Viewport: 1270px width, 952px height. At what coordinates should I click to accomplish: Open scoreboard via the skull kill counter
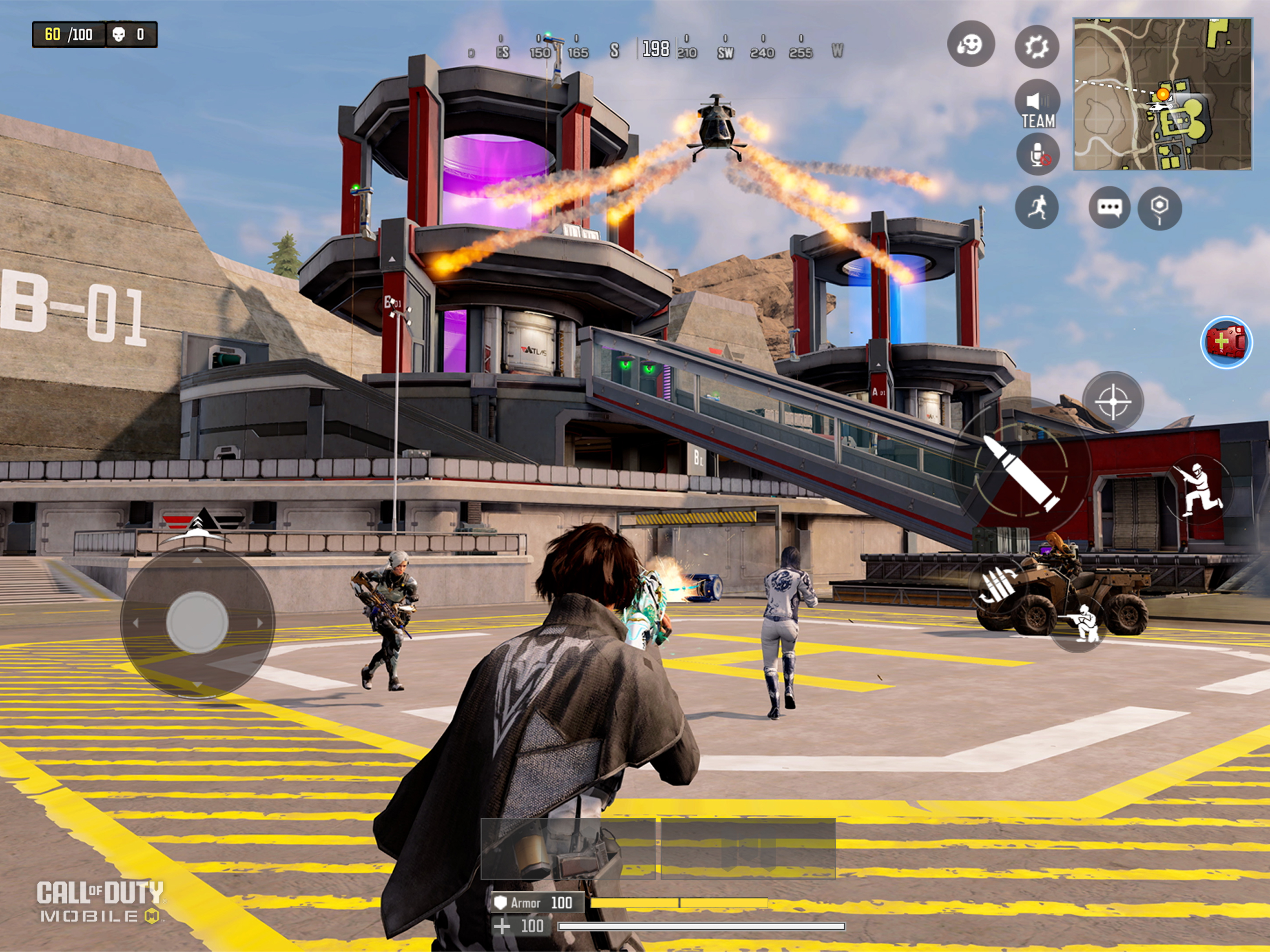pyautogui.click(x=127, y=33)
